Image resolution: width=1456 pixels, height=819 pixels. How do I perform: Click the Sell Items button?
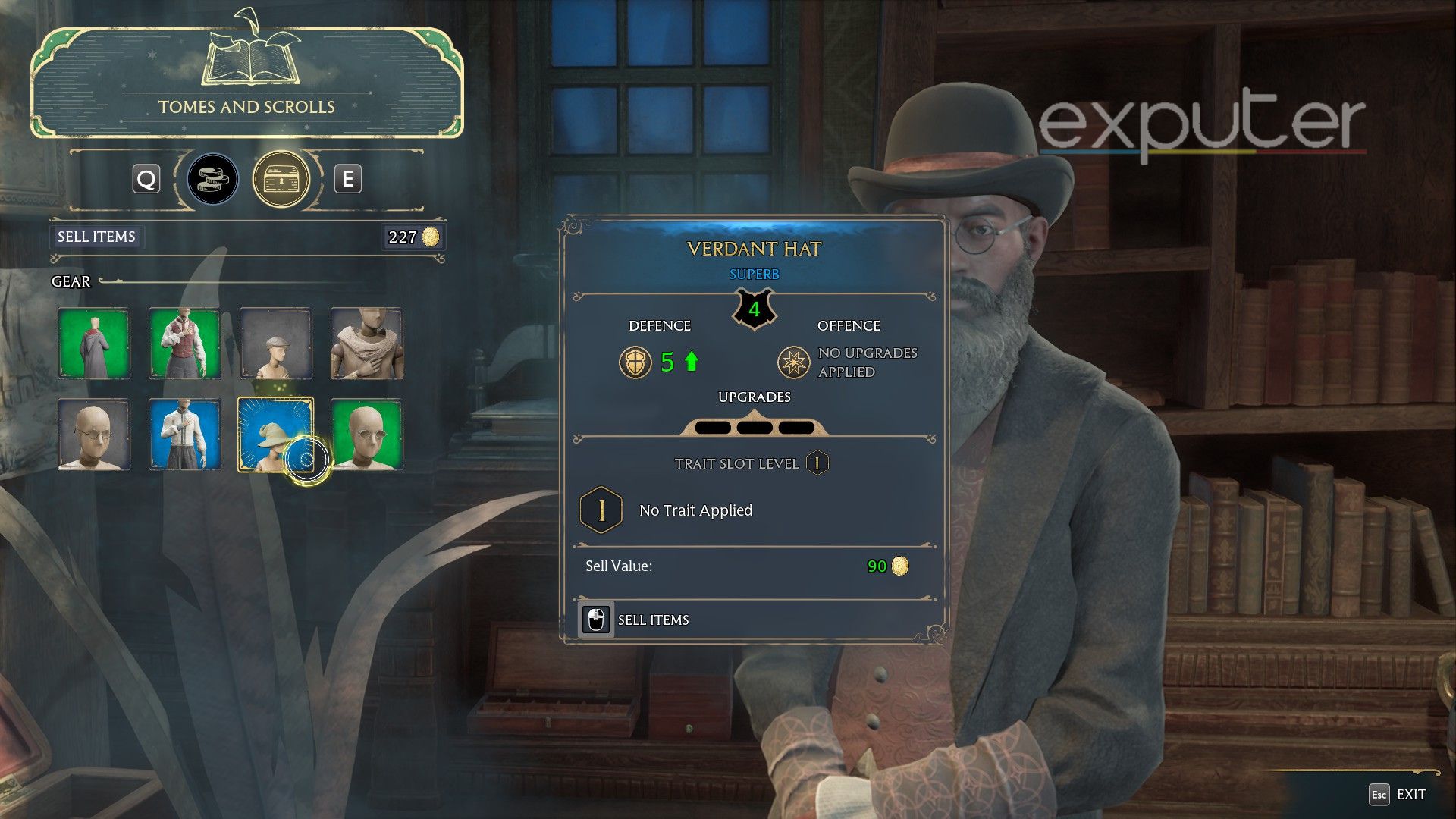[96, 237]
